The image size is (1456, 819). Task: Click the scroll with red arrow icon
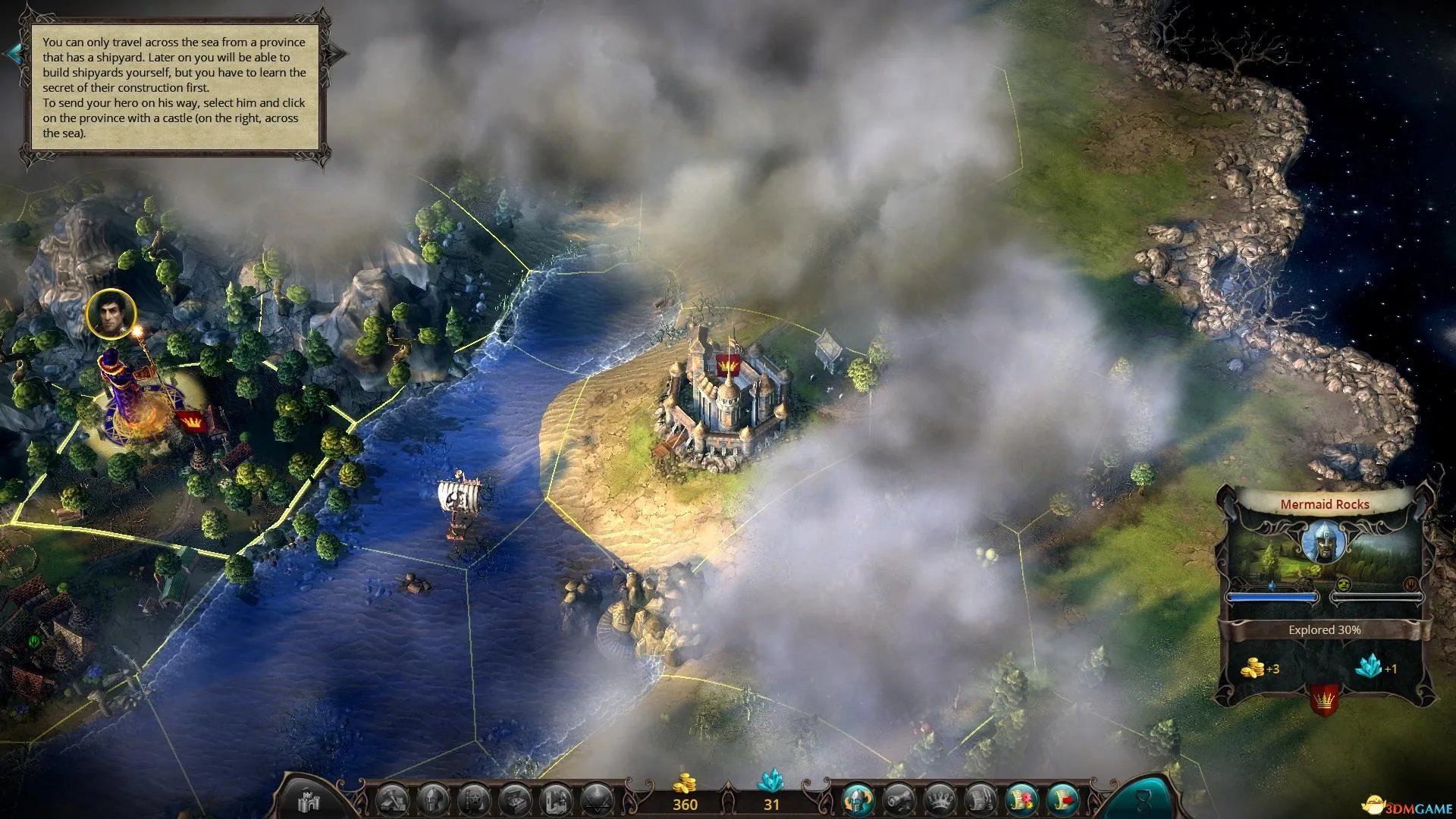(x=1063, y=799)
